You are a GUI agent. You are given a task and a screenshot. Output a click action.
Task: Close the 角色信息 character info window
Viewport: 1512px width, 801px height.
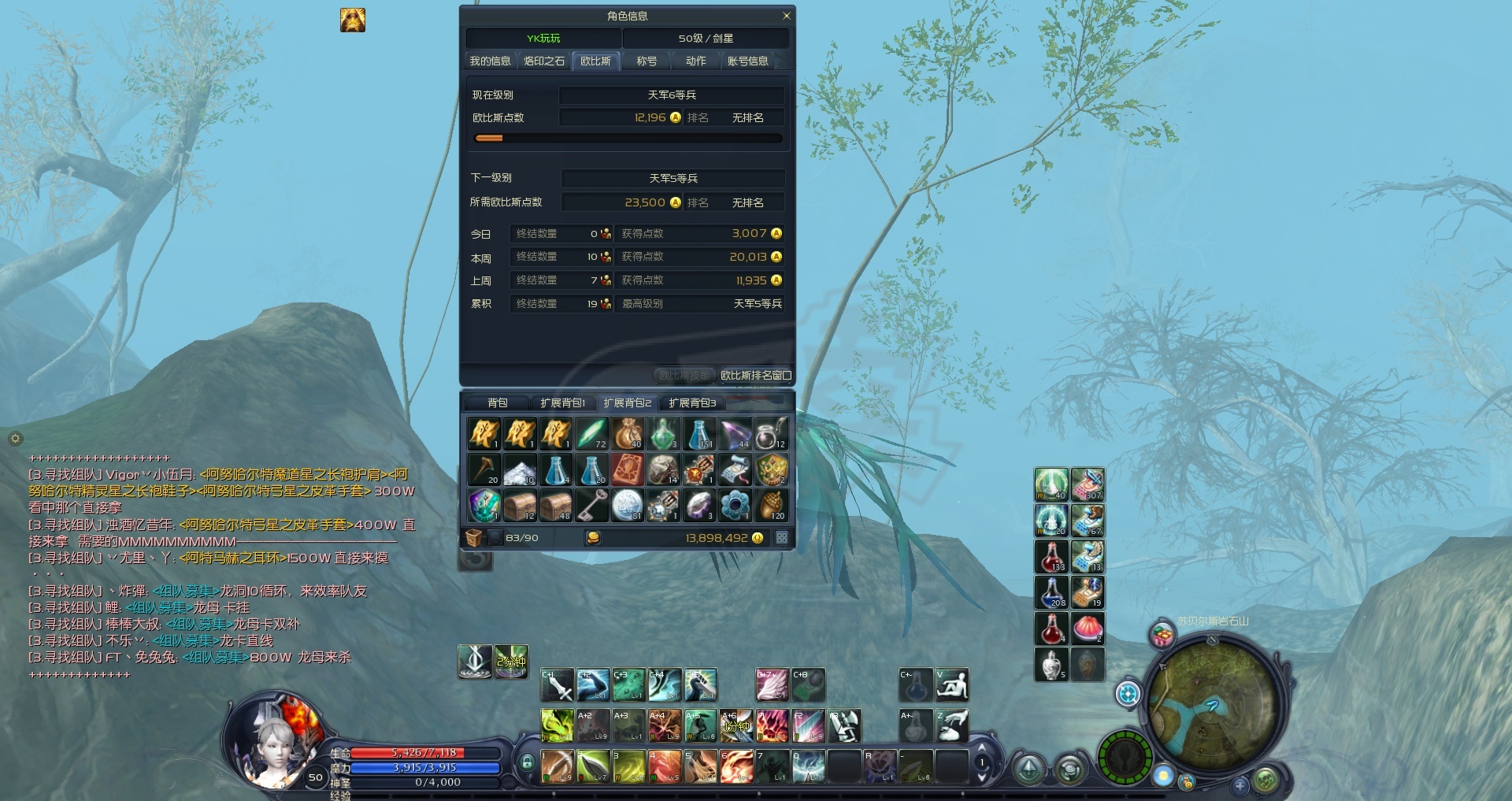click(786, 16)
